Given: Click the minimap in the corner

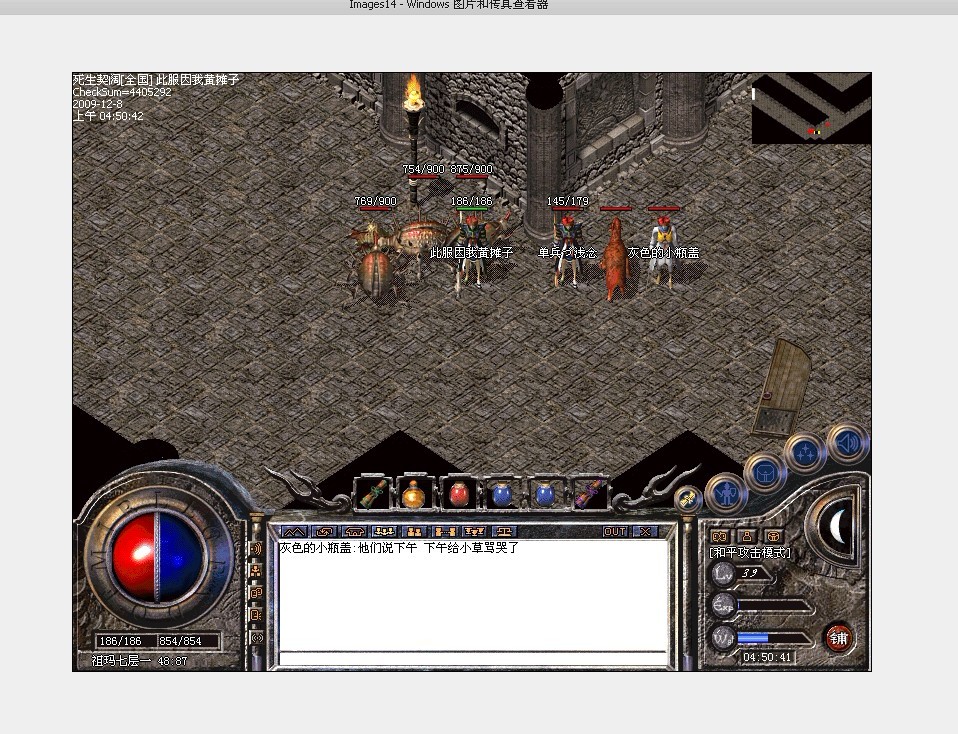Looking at the screenshot, I should [x=811, y=108].
